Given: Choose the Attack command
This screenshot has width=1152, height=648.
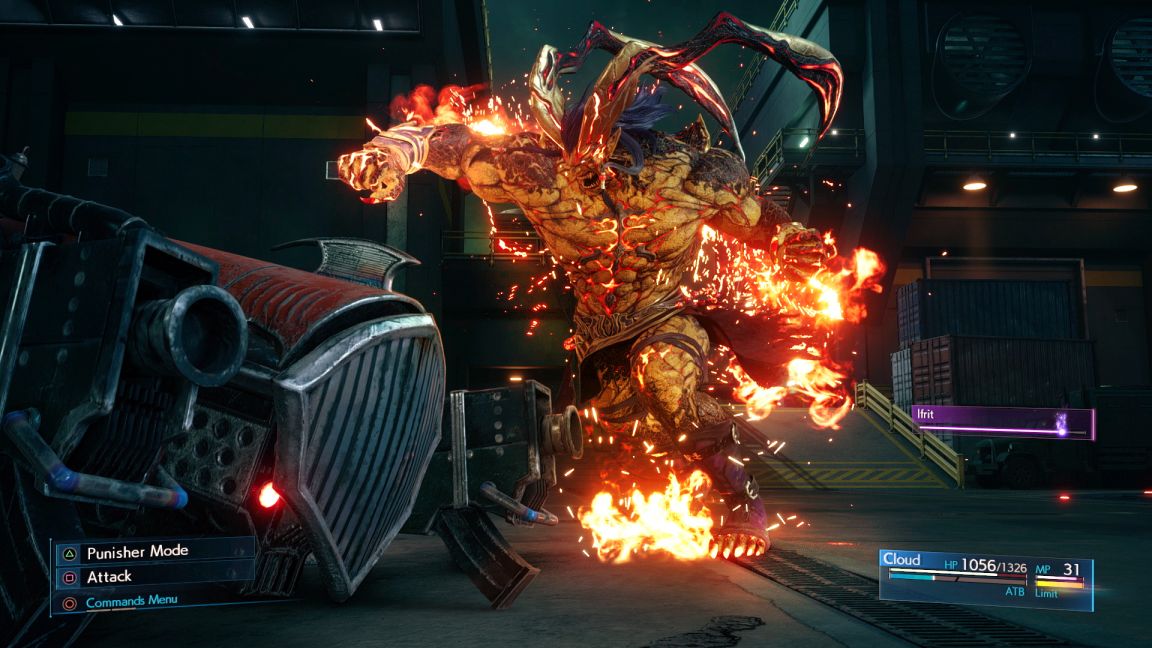Looking at the screenshot, I should click(x=109, y=576).
